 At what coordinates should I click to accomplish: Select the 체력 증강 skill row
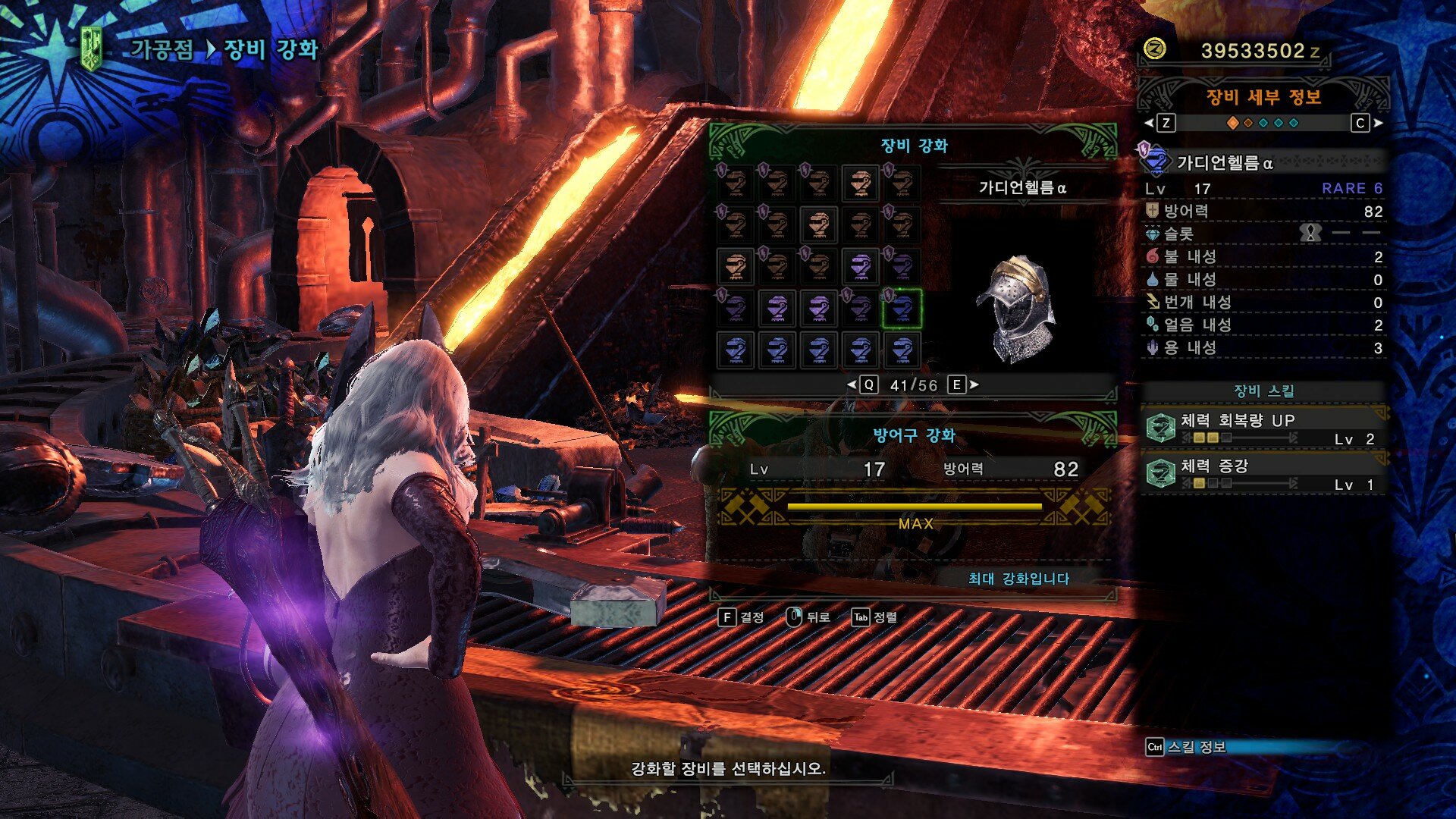tap(1263, 474)
